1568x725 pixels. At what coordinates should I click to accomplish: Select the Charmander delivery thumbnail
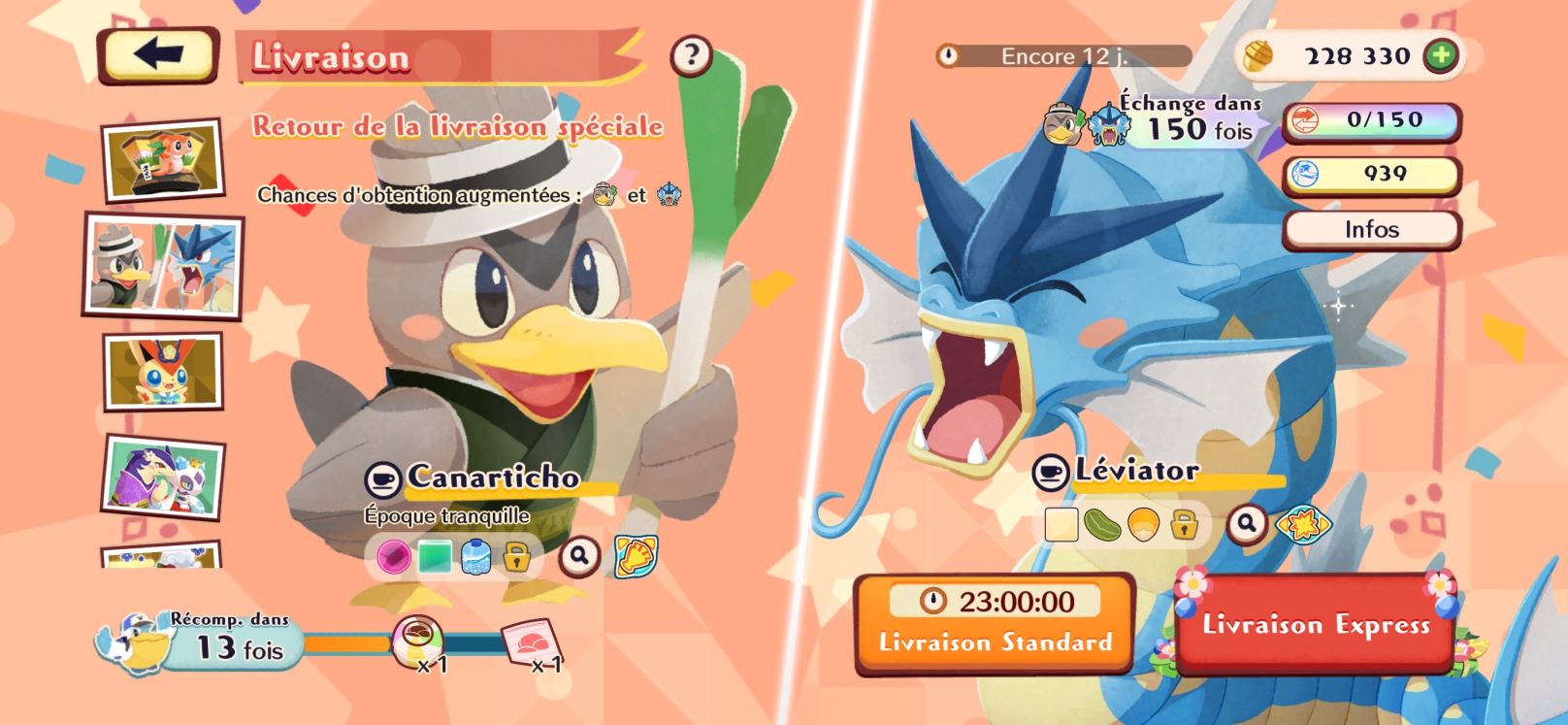click(164, 160)
